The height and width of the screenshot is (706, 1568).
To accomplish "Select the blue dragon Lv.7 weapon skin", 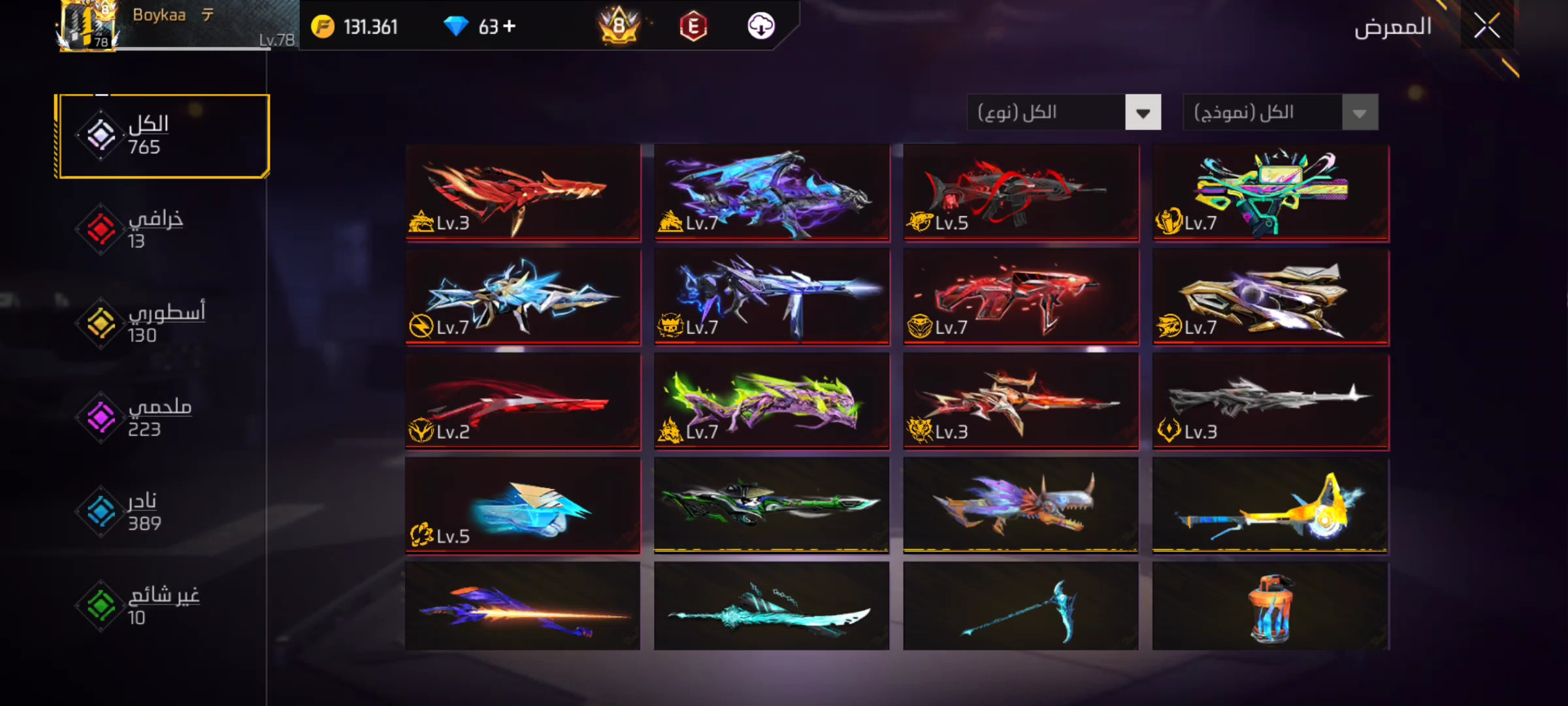I will (x=772, y=193).
